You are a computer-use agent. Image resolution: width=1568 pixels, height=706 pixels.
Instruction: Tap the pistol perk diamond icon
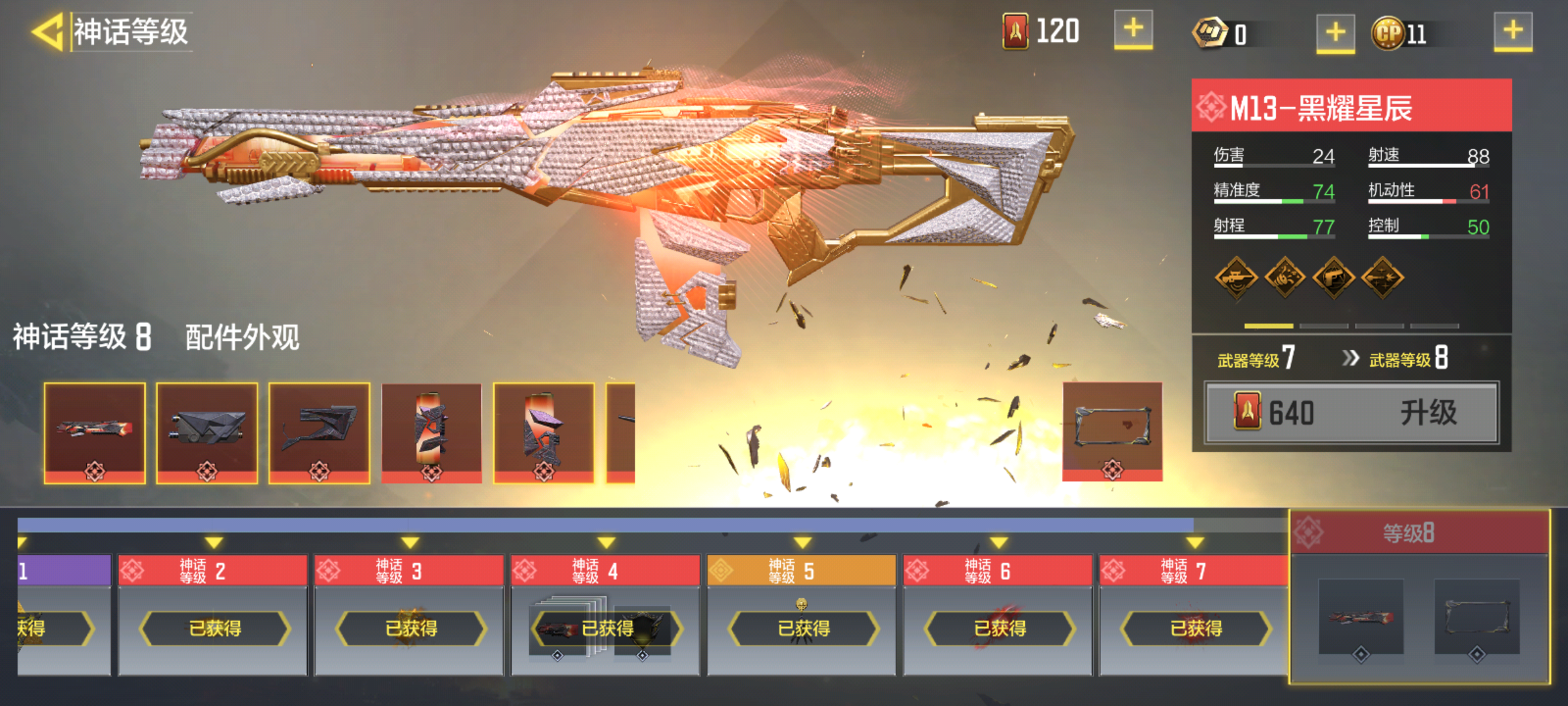[x=1333, y=278]
